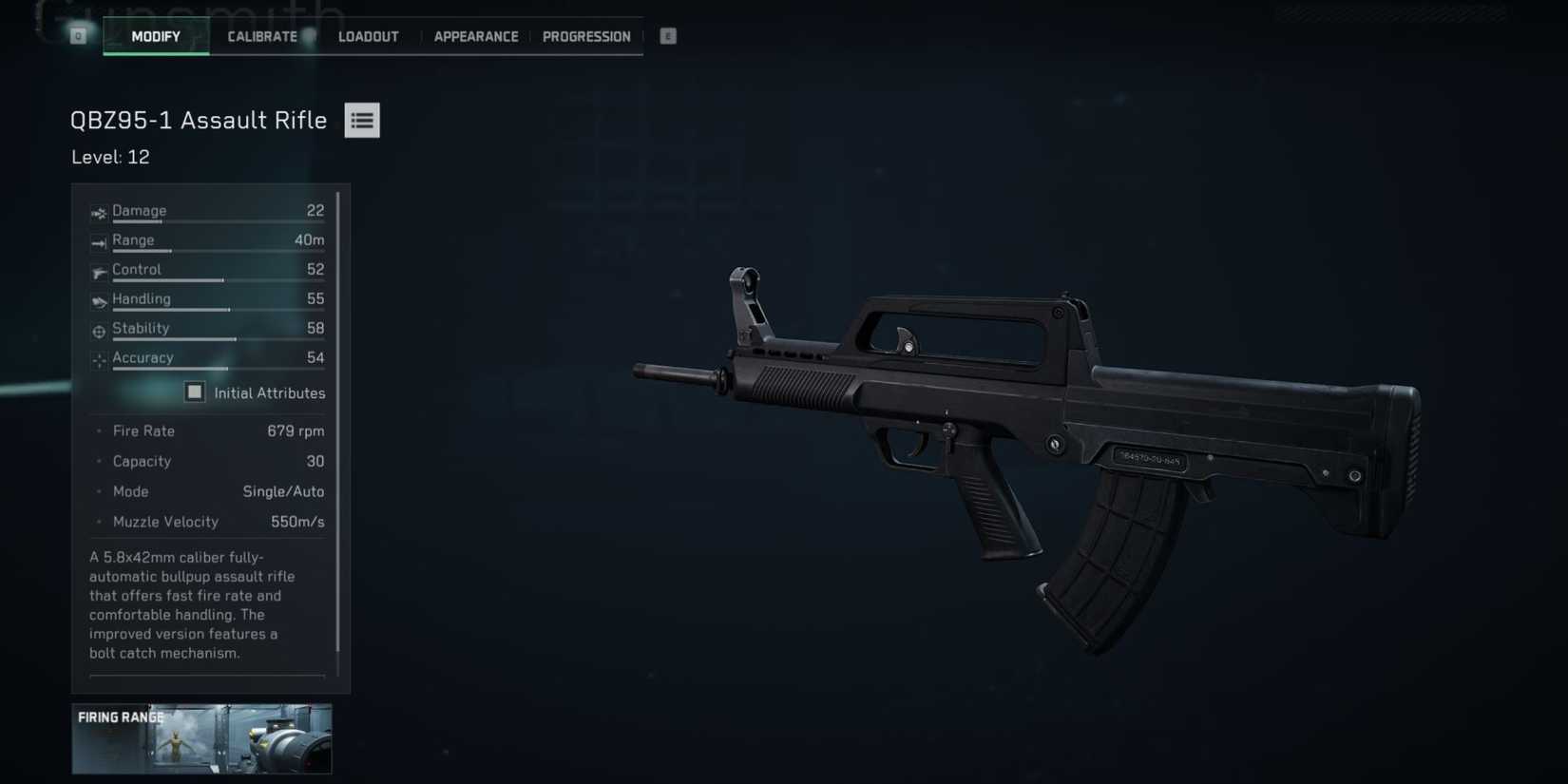Click the Control recoil icon

(x=98, y=272)
